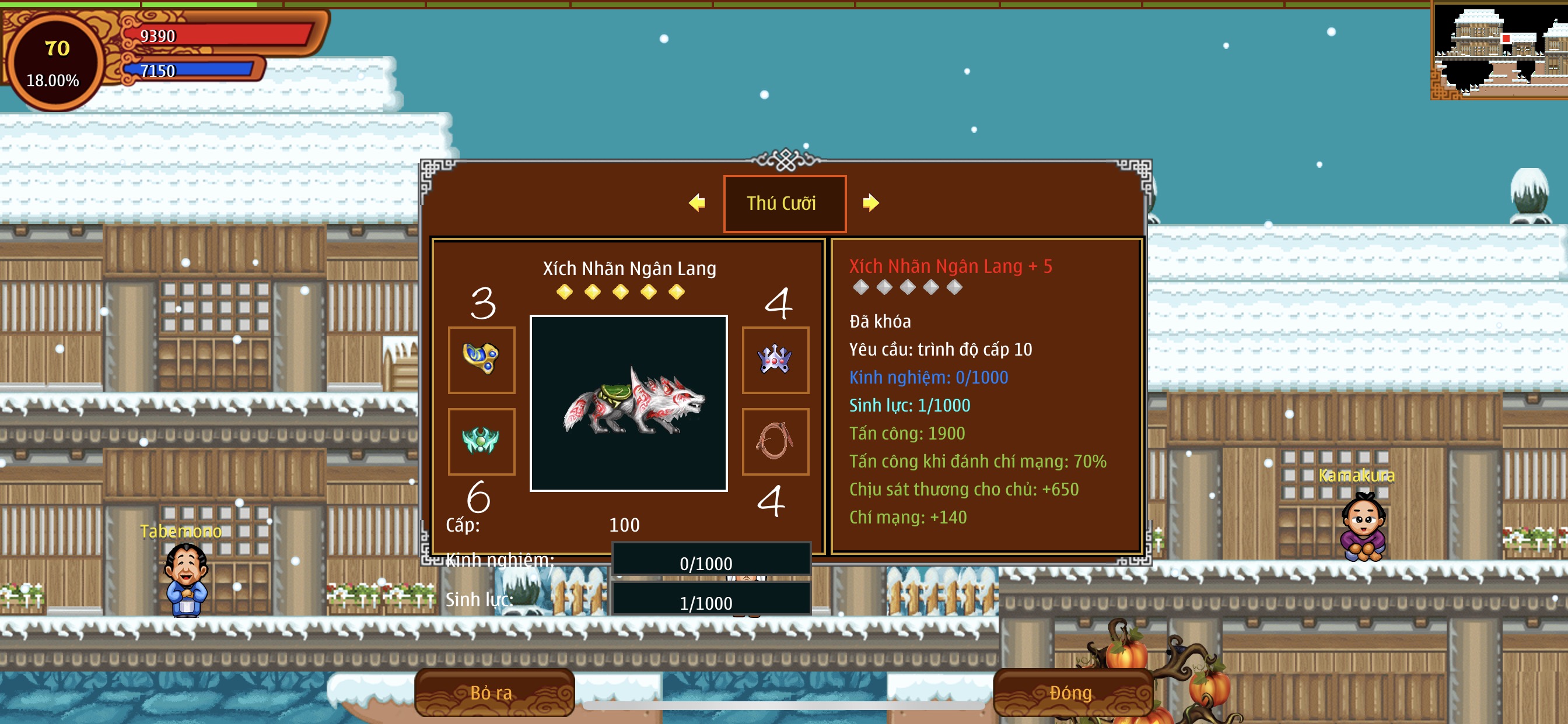Open the level 70 character badge
1568x724 pixels.
[55, 62]
